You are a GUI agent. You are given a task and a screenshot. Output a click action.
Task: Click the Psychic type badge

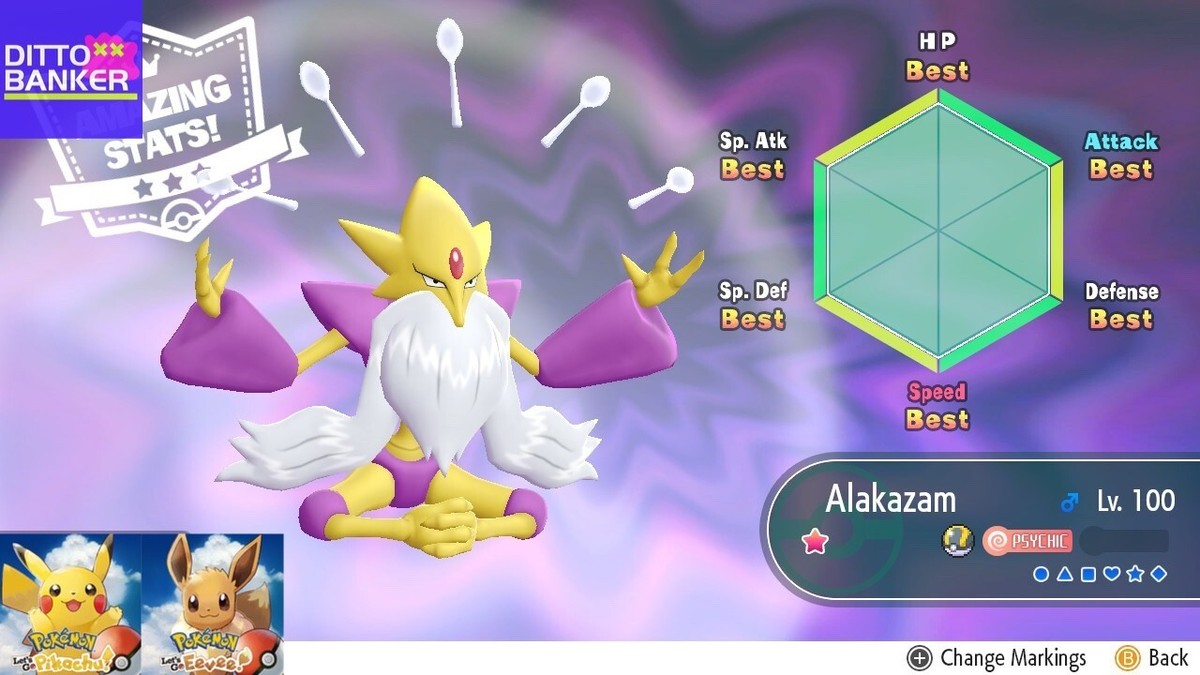point(1027,542)
